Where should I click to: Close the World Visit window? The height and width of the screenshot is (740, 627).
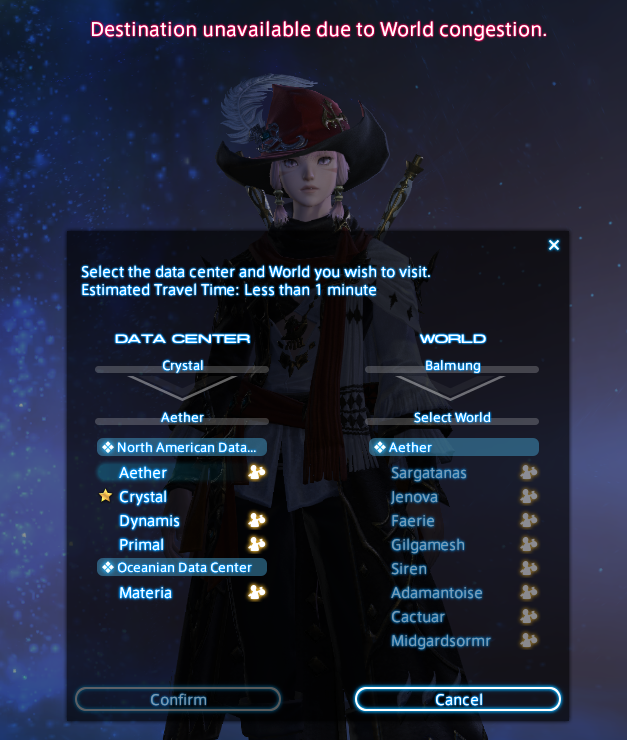(554, 245)
